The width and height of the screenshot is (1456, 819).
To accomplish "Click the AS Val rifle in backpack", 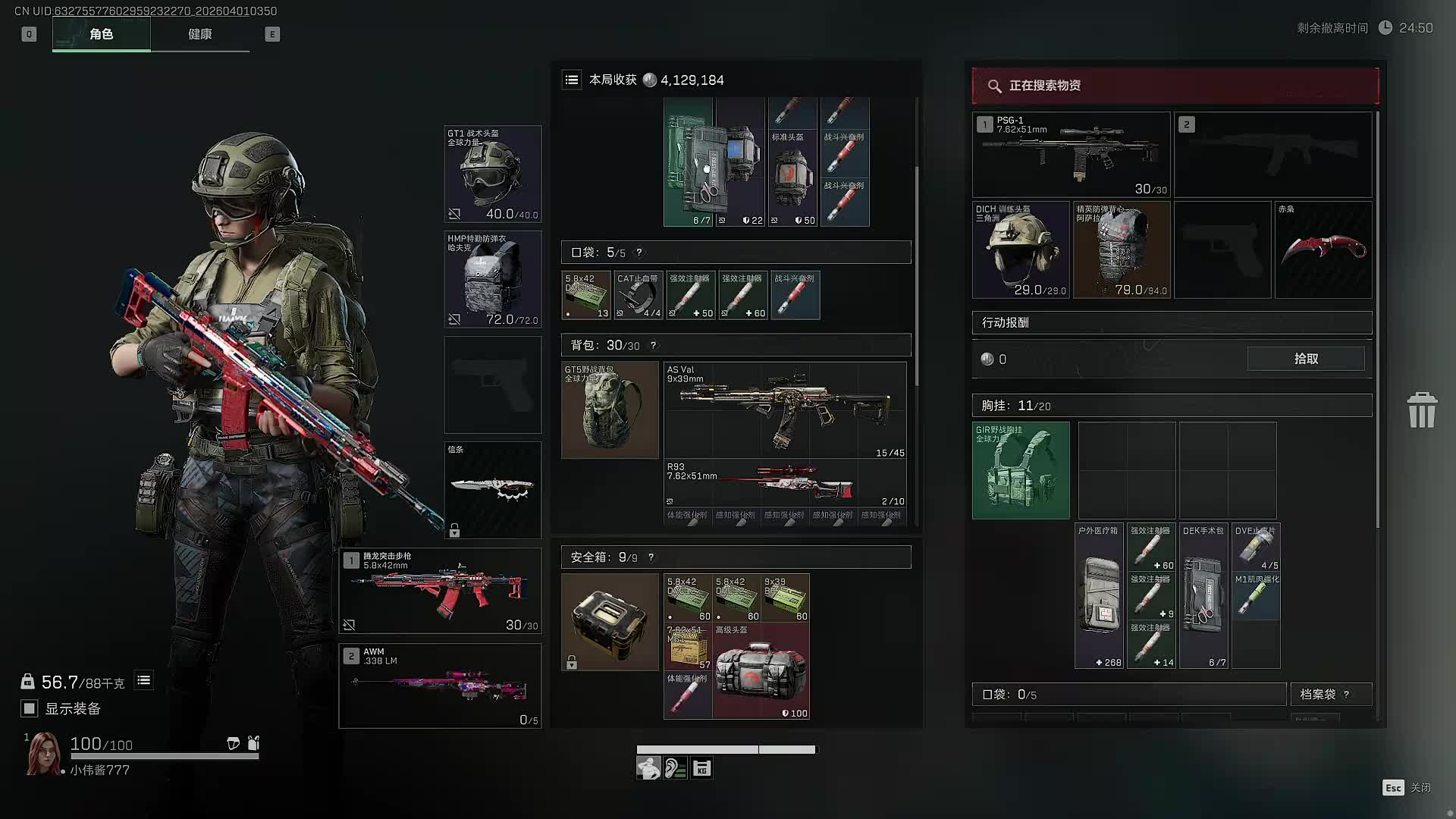I will (785, 409).
